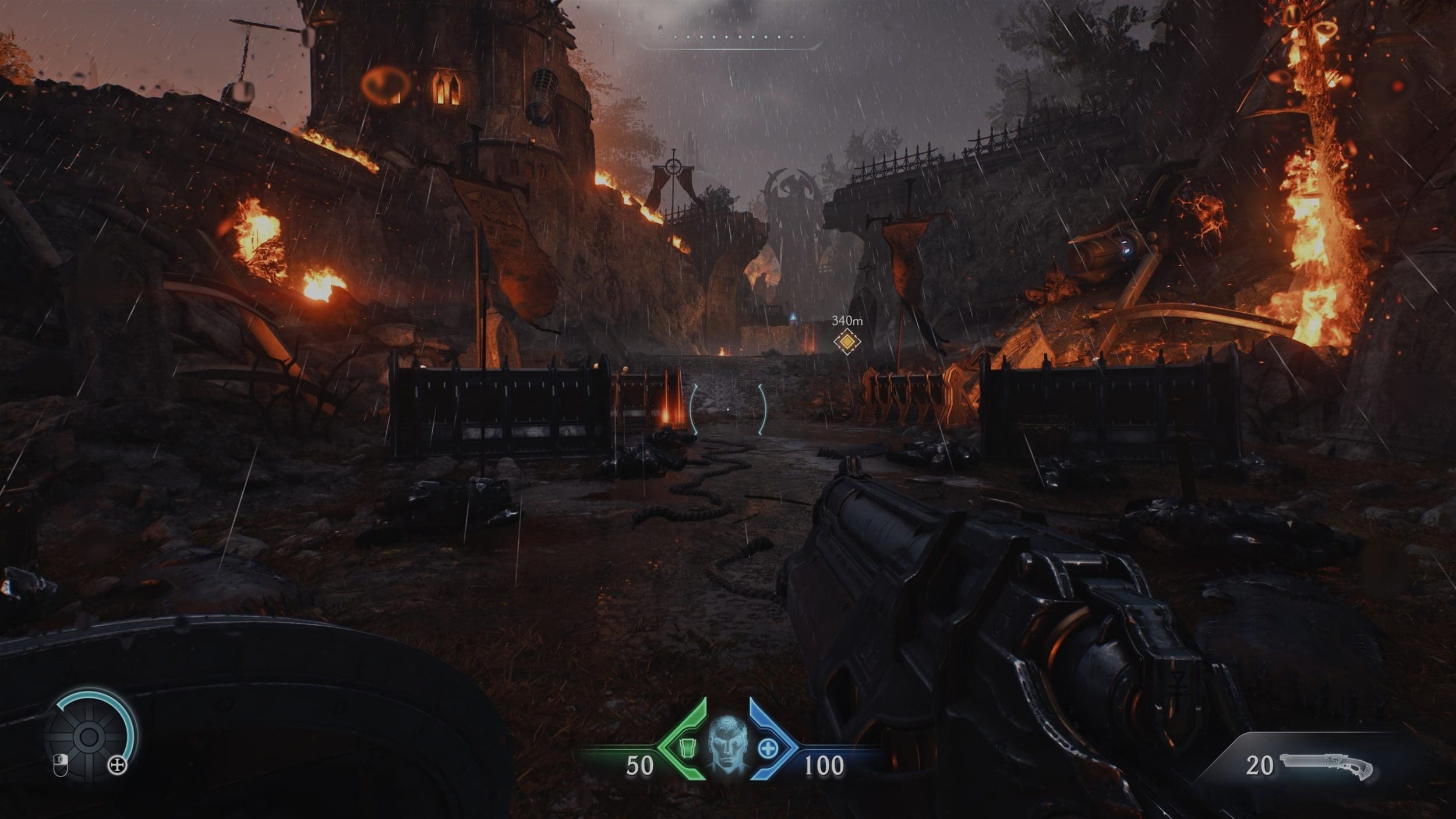Click the compass strip at top
Screen dimensions: 1456x819
(x=729, y=38)
